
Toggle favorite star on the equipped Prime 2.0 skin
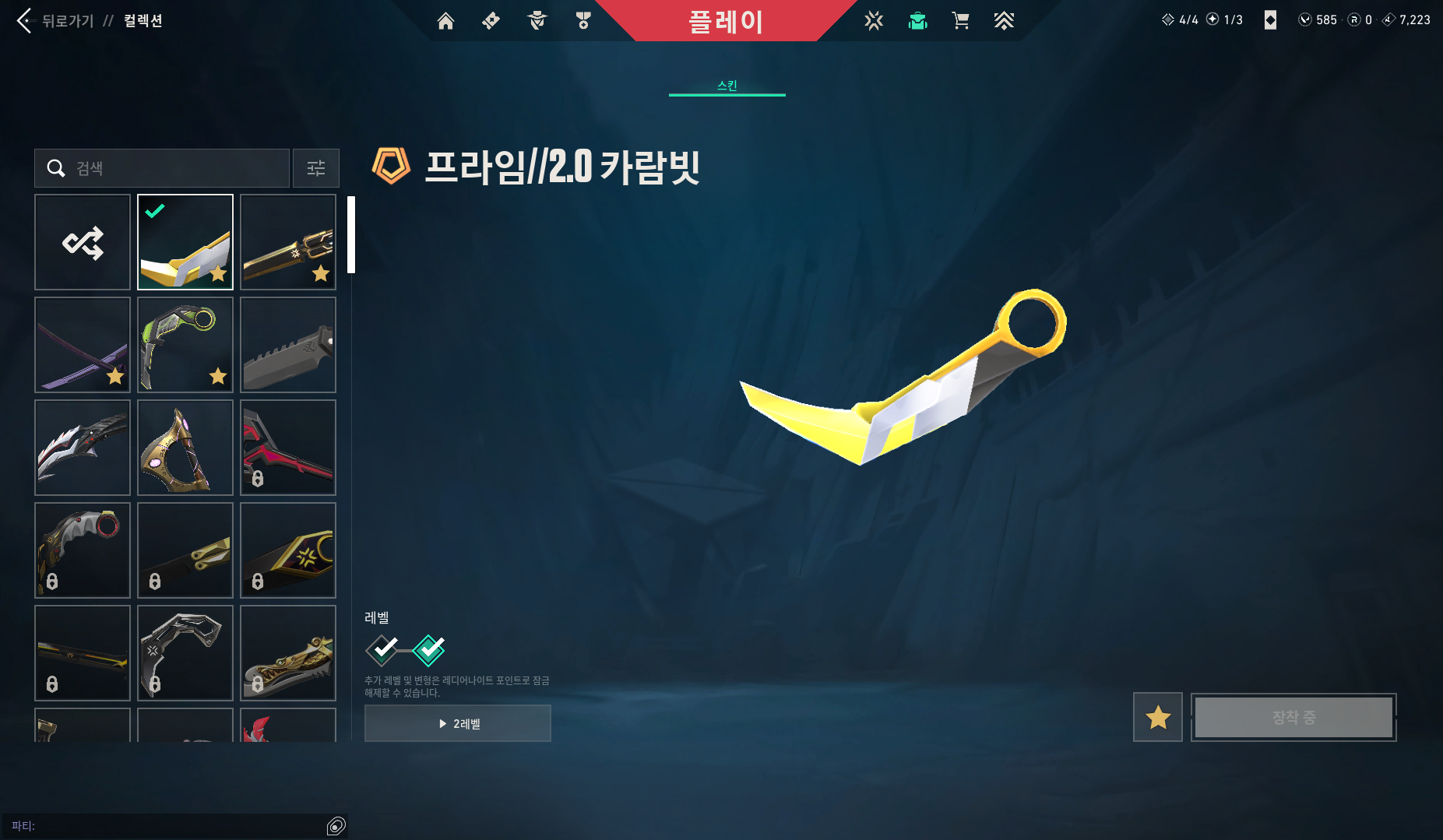[219, 274]
